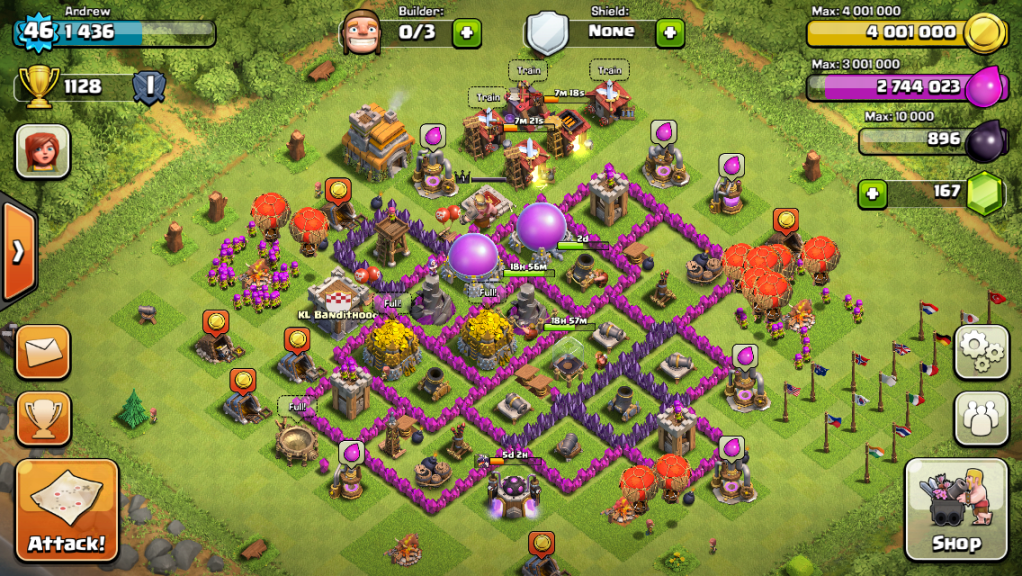Start a raid with the Attack! button

67,511
